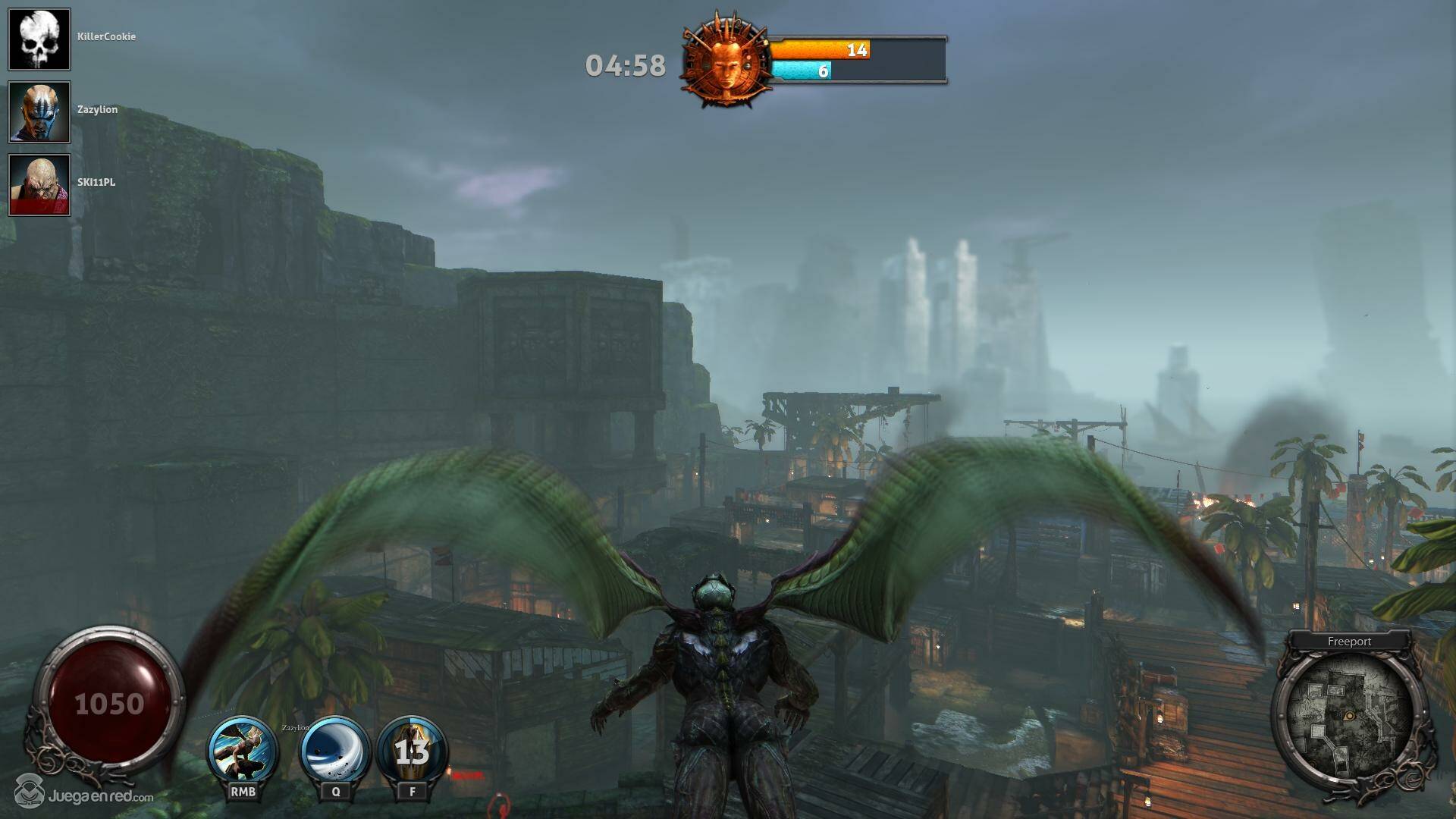Click Zazylion's blue-faced portrait
This screenshot has height=819, width=1456.
tap(39, 112)
